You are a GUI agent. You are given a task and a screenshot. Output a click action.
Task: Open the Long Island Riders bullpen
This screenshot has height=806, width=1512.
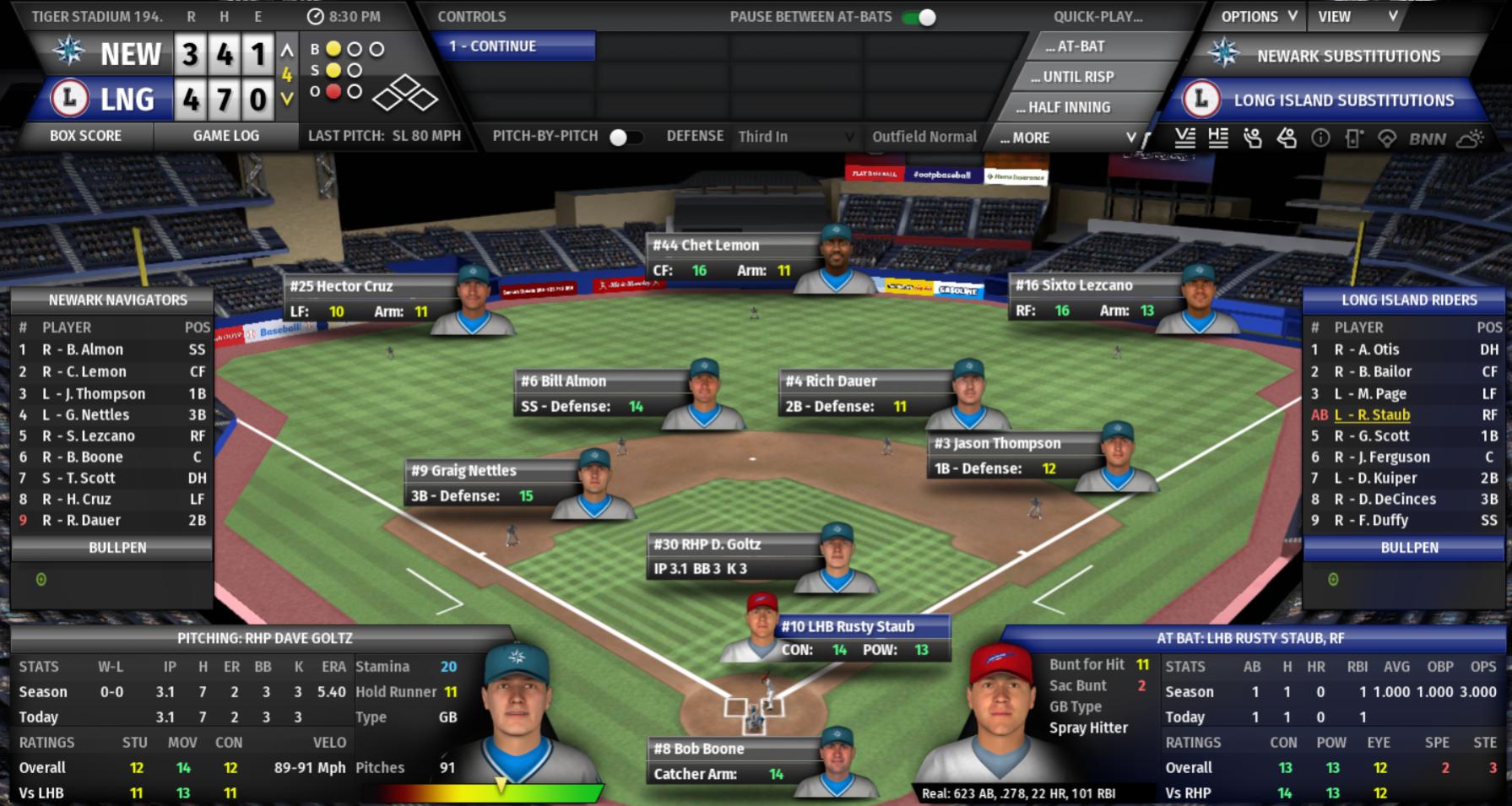pos(1409,548)
